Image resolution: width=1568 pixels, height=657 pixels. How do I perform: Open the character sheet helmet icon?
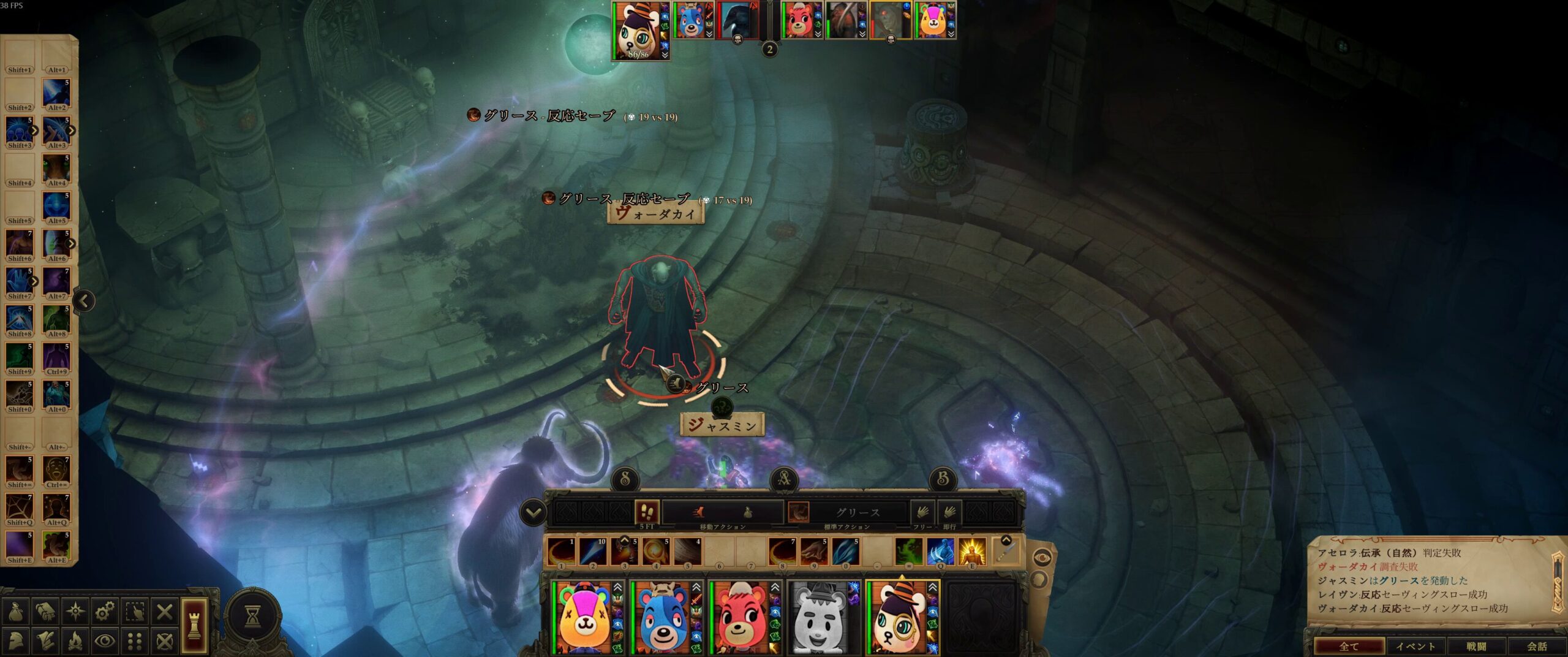tap(15, 641)
